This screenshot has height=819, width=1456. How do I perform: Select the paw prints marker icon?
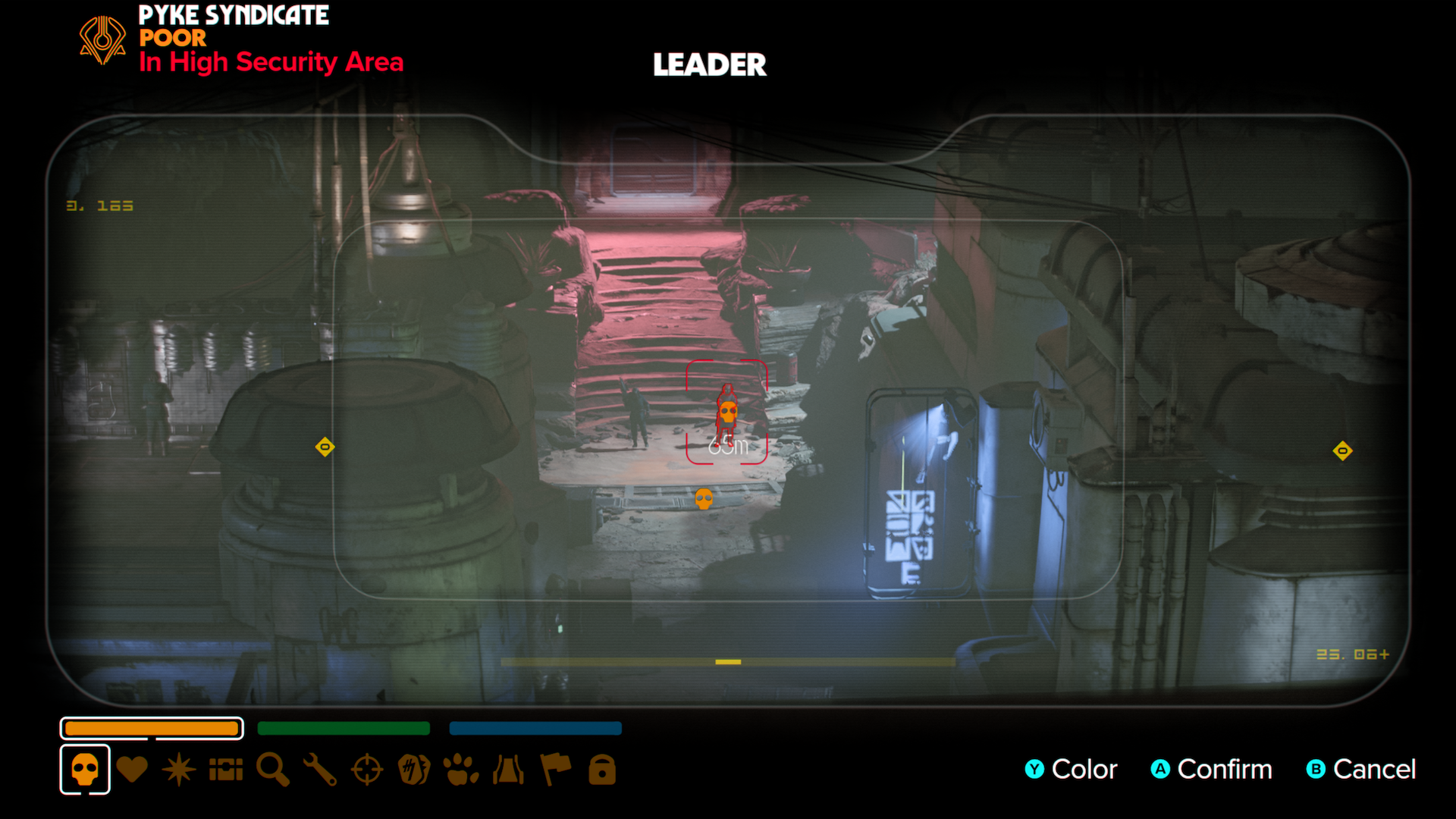pyautogui.click(x=461, y=770)
